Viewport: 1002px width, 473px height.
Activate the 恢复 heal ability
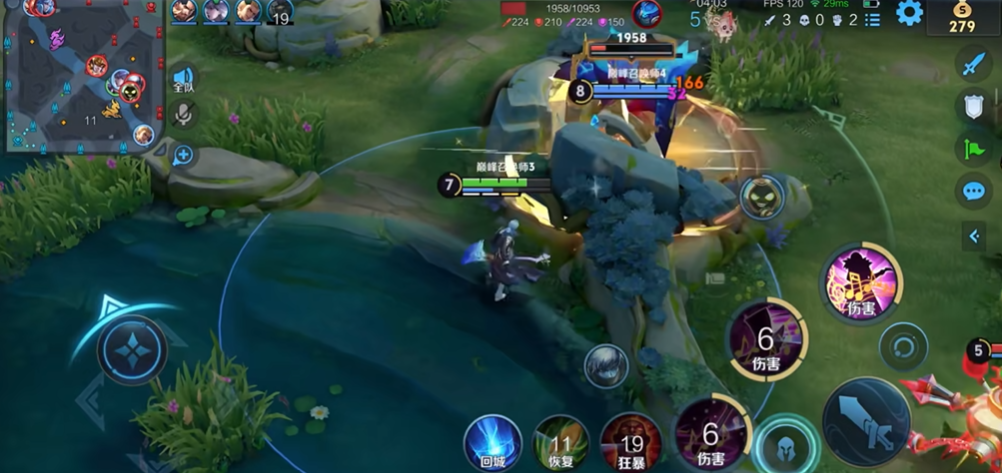point(561,441)
